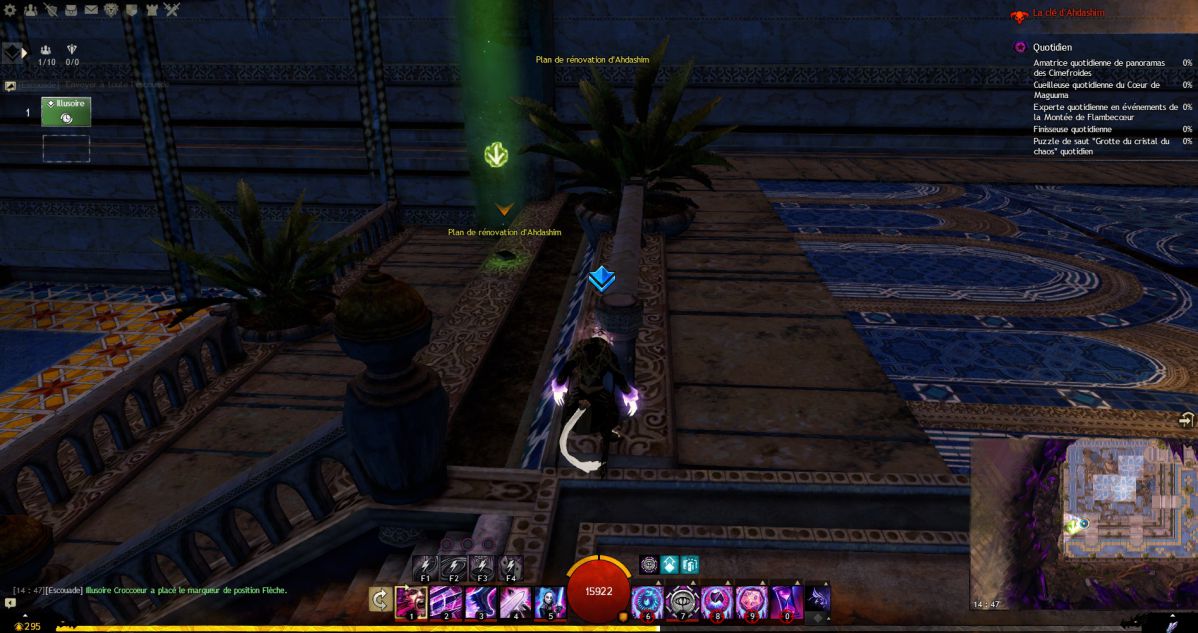This screenshot has width=1198, height=633.
Task: Select the Finisseuse quotidienne daily entry
Action: click(1072, 129)
